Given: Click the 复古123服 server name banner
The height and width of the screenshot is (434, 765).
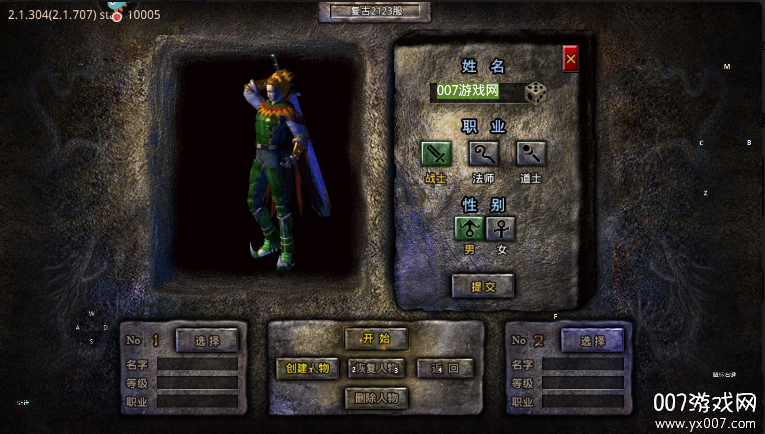Looking at the screenshot, I should click(x=375, y=12).
